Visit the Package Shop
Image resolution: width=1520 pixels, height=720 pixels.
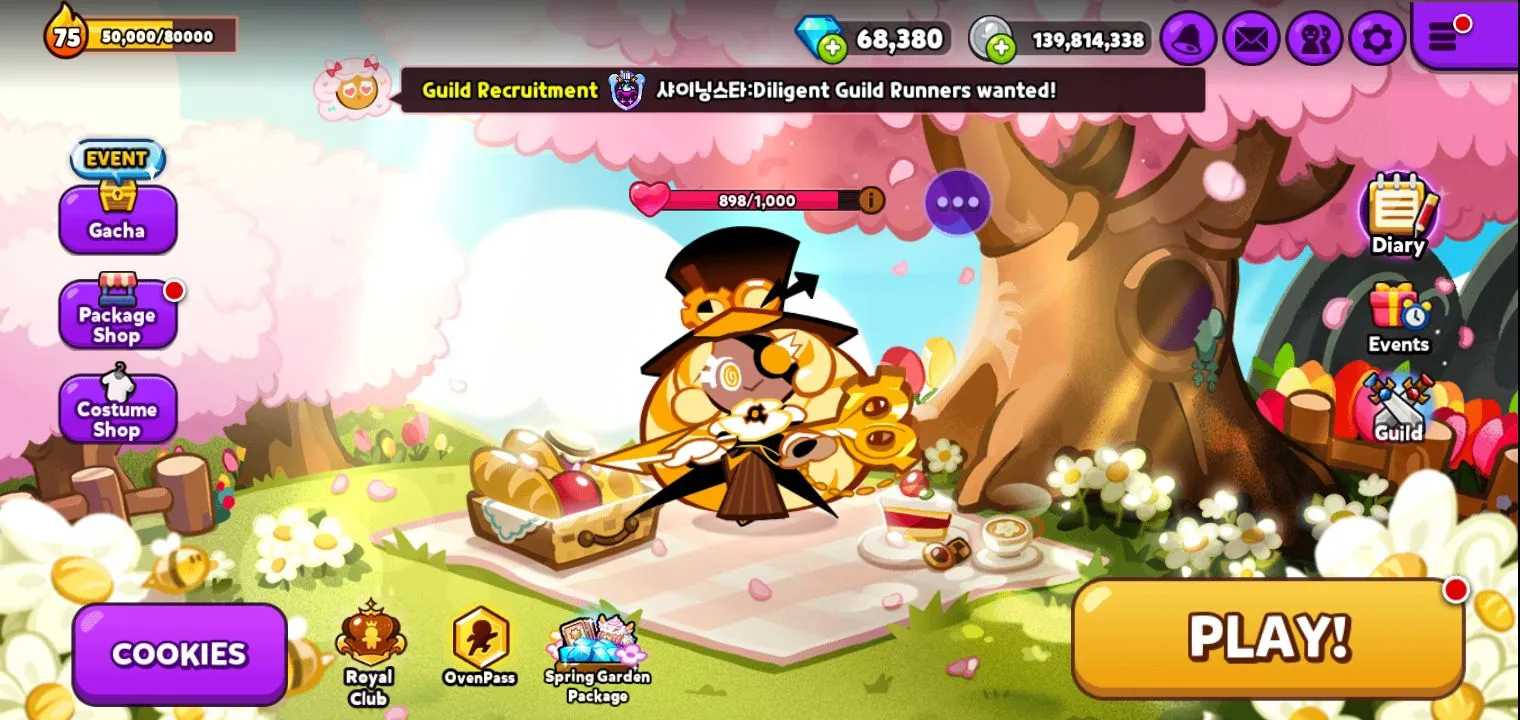coord(117,312)
